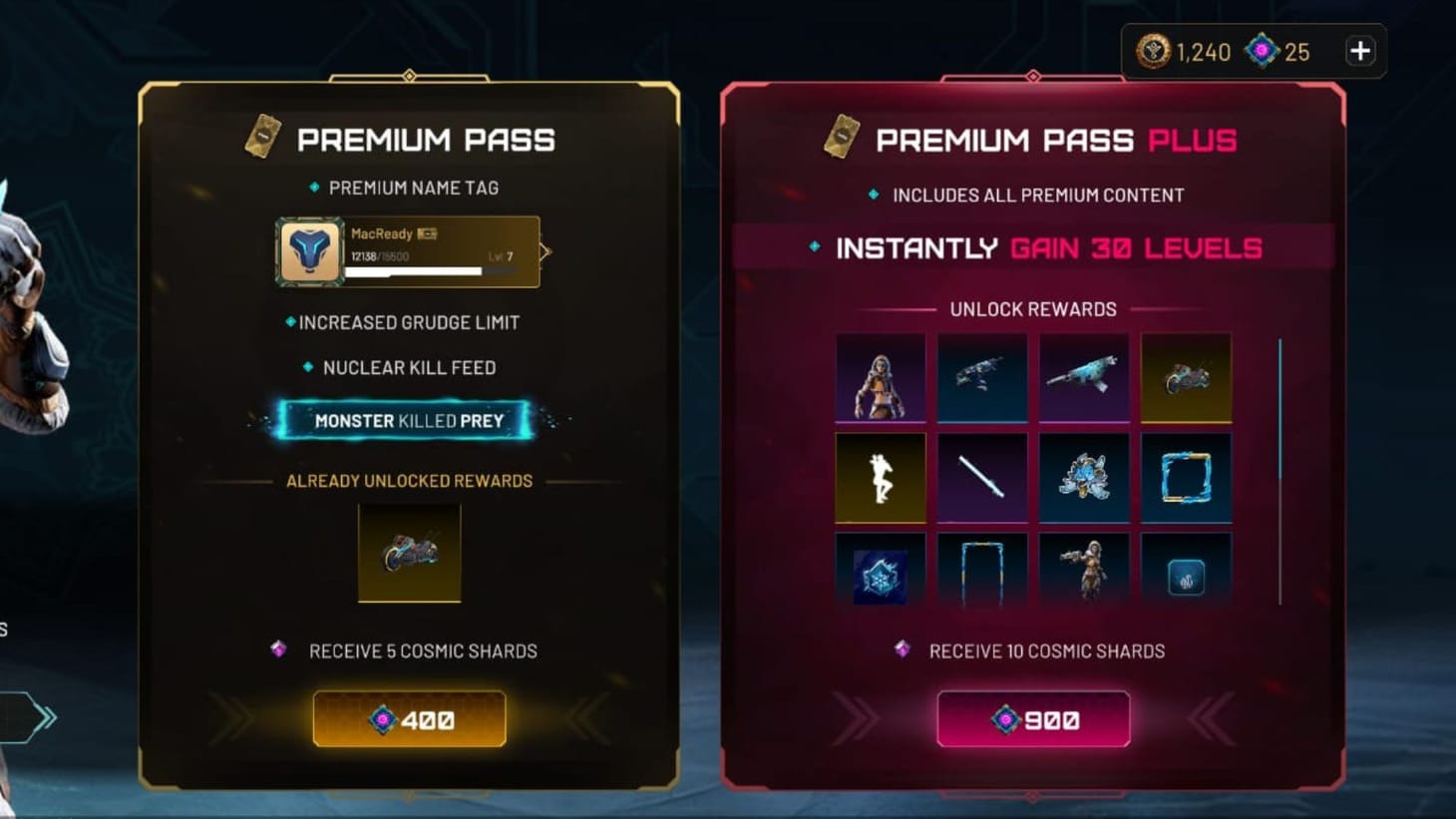Screen dimensions: 1456x819
Task: Expand the name tag preview with the right arrow
Action: pyautogui.click(x=544, y=251)
